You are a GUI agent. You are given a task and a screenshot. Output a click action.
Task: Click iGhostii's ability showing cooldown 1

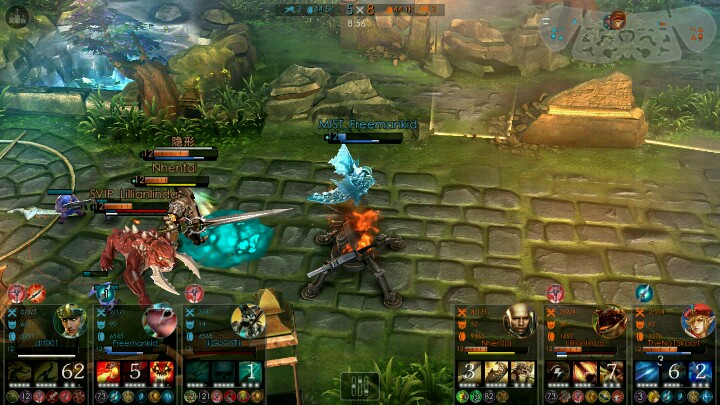click(x=251, y=373)
